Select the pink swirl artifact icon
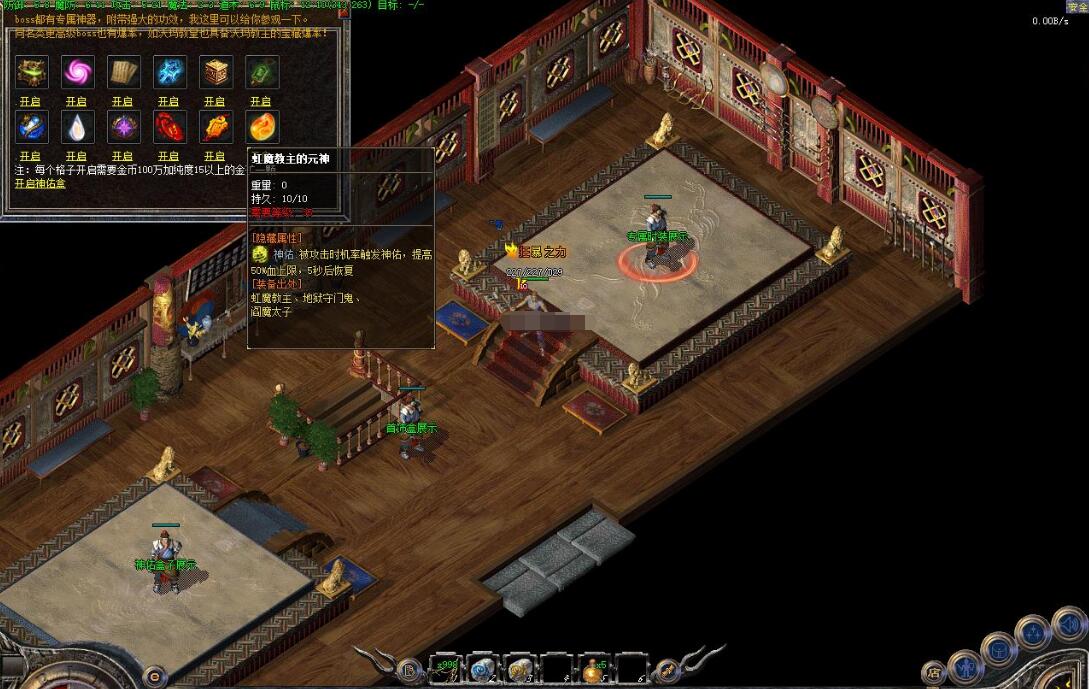This screenshot has height=689, width=1089. point(77,72)
